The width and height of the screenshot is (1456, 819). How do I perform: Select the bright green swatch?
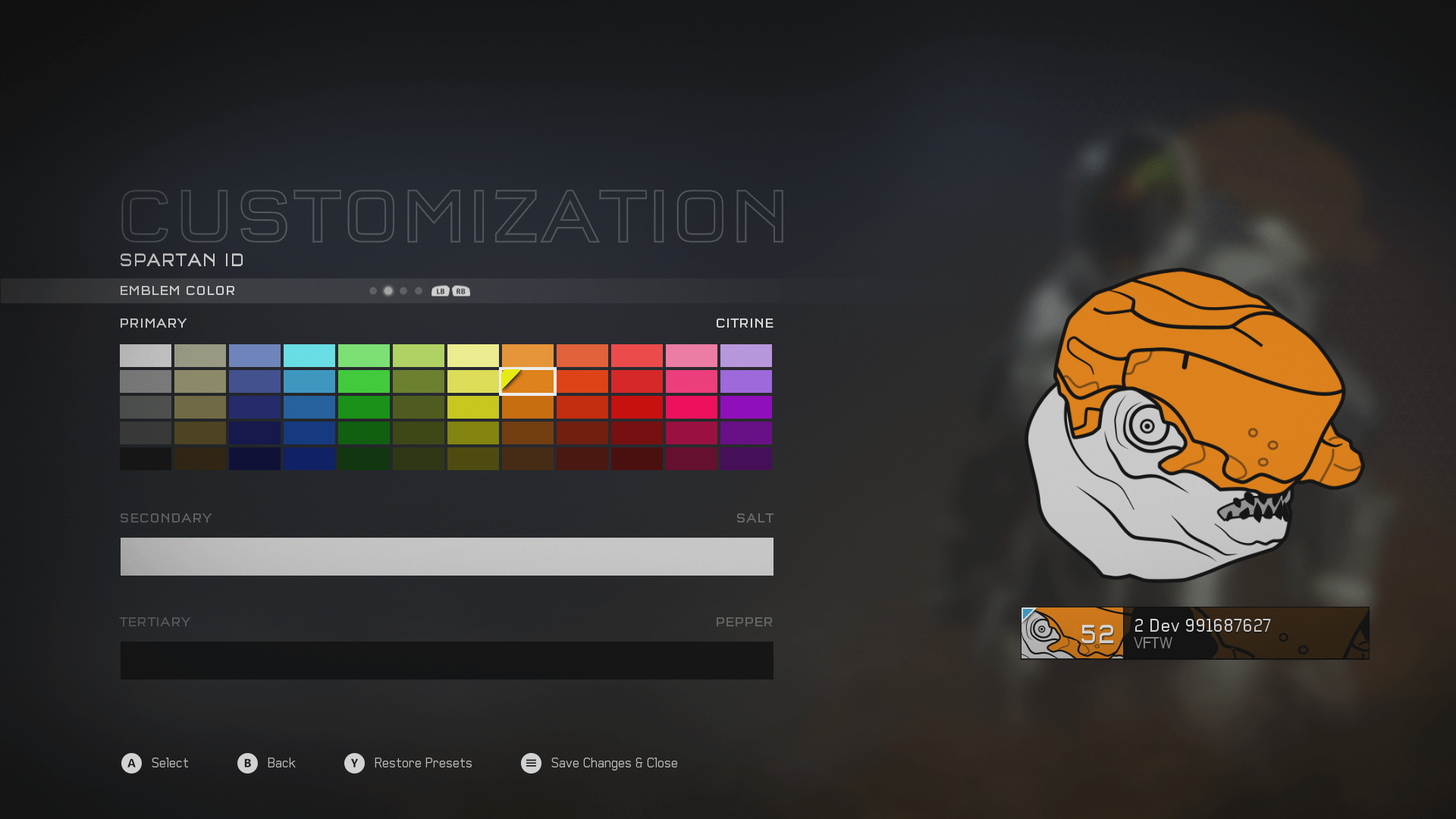tap(363, 381)
